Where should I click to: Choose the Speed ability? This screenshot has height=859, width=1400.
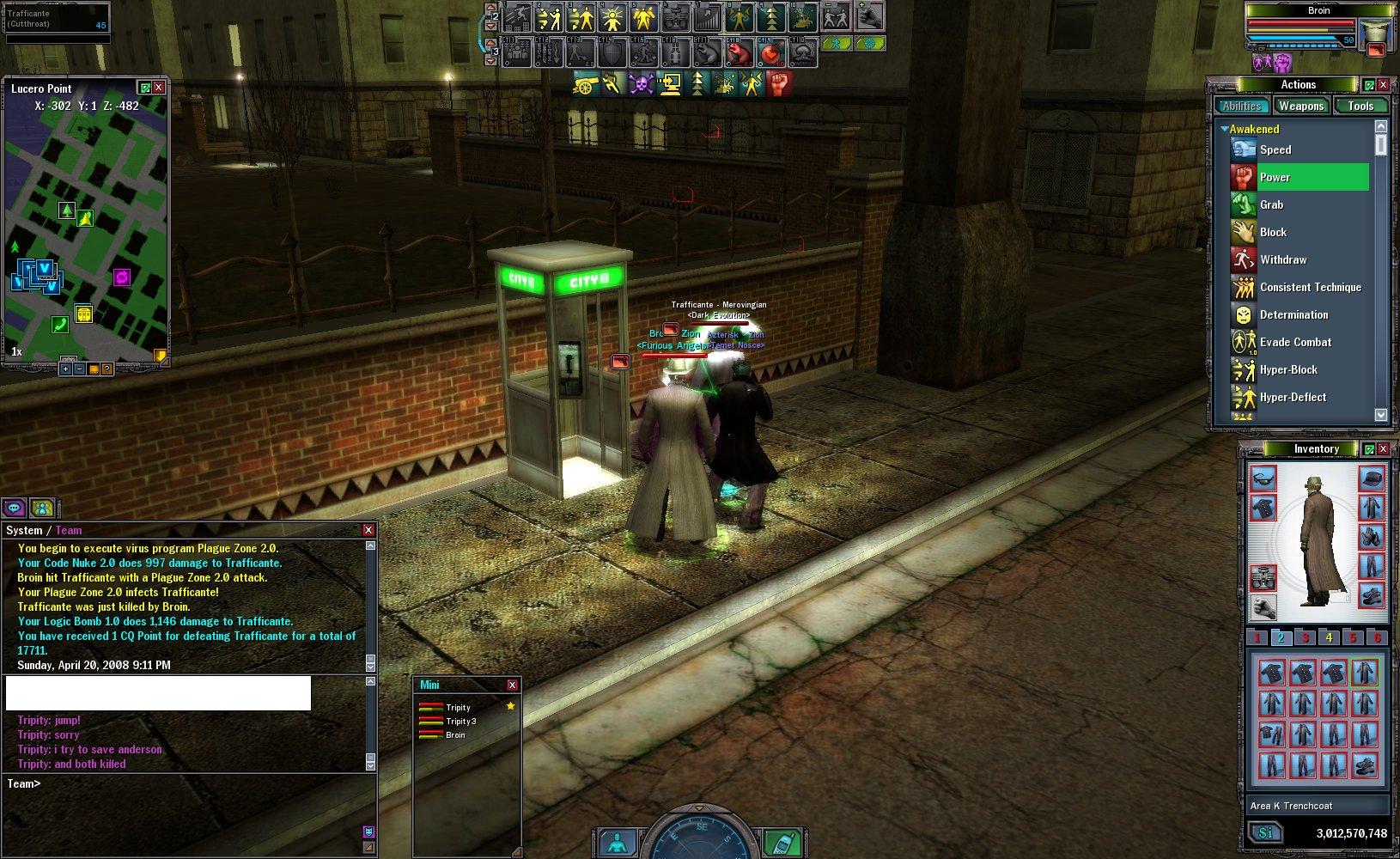click(1275, 149)
